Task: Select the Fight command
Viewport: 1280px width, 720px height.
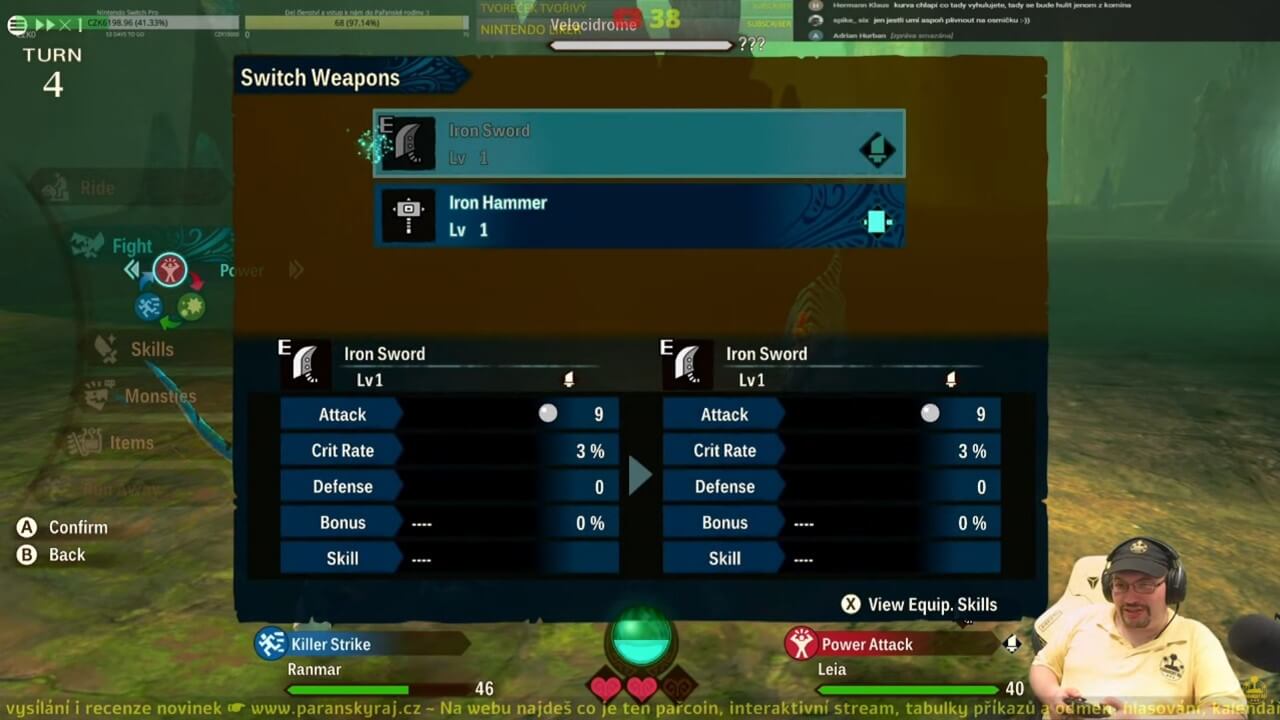Action: 131,246
